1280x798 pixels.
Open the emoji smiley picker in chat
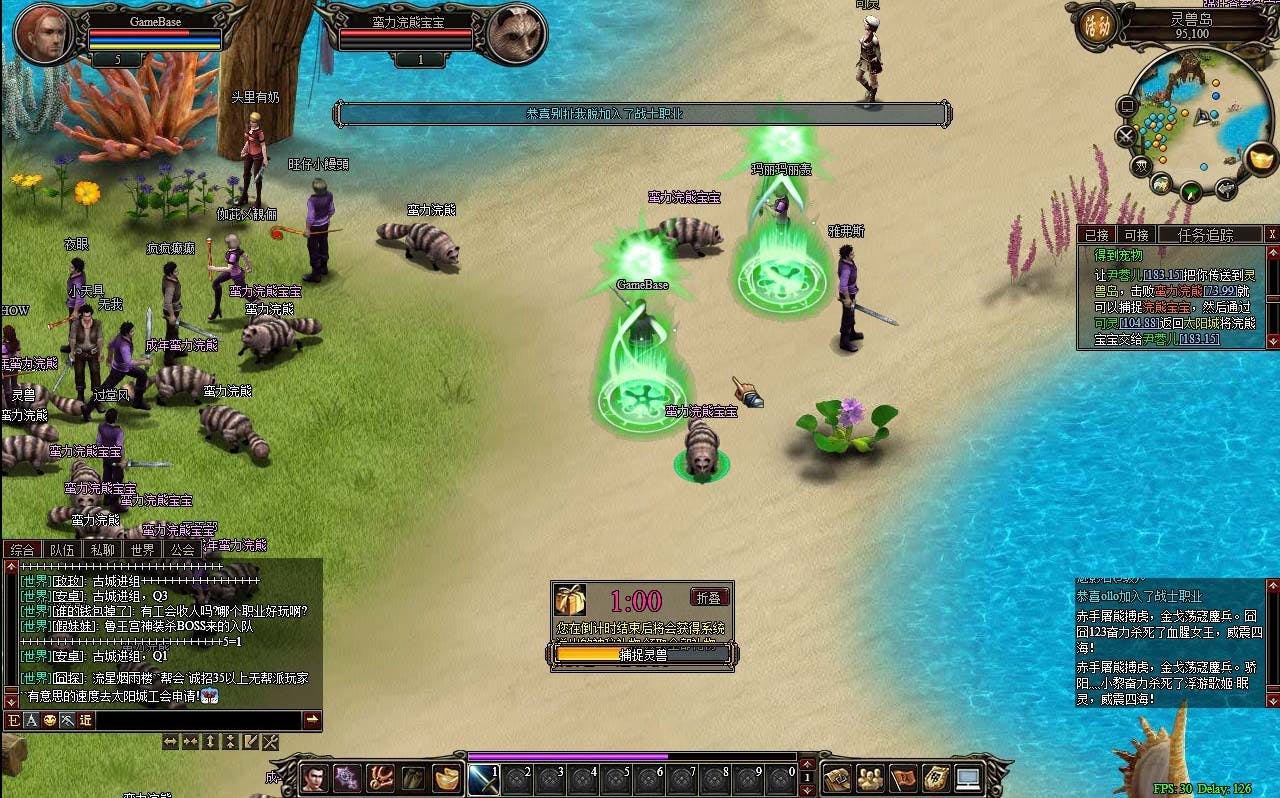[49, 720]
